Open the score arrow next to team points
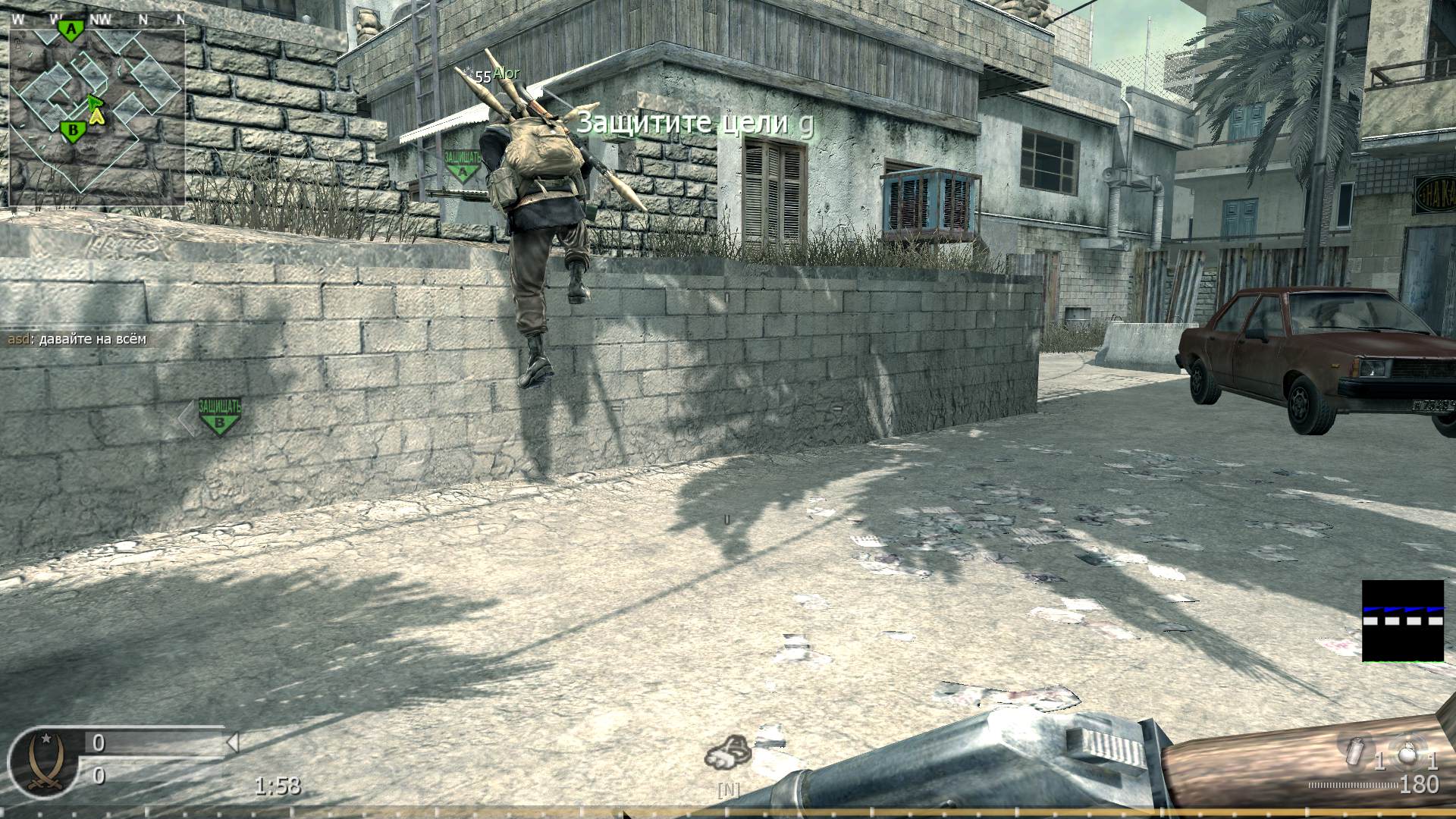 (x=233, y=743)
